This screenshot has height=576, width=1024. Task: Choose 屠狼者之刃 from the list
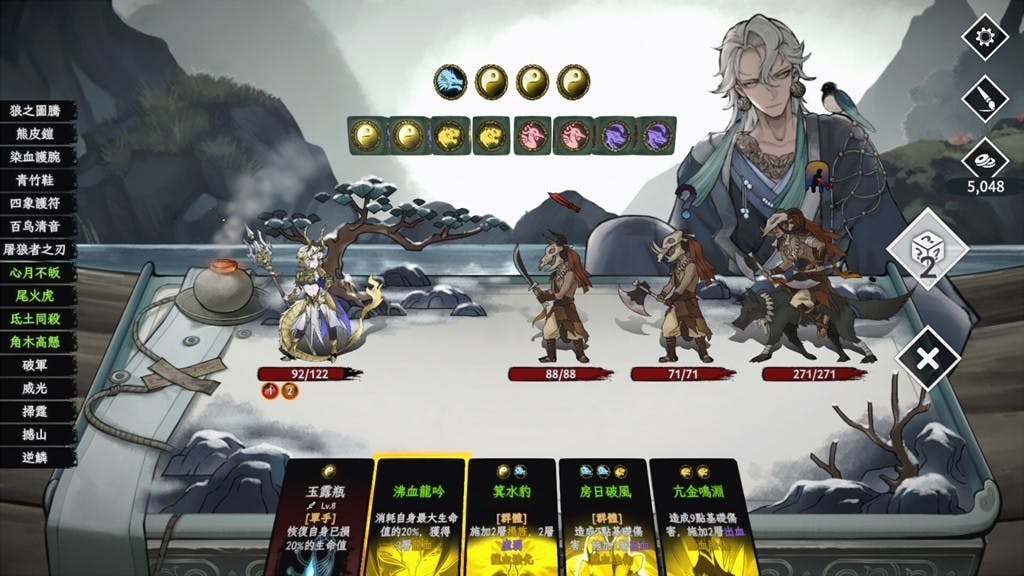pos(36,250)
